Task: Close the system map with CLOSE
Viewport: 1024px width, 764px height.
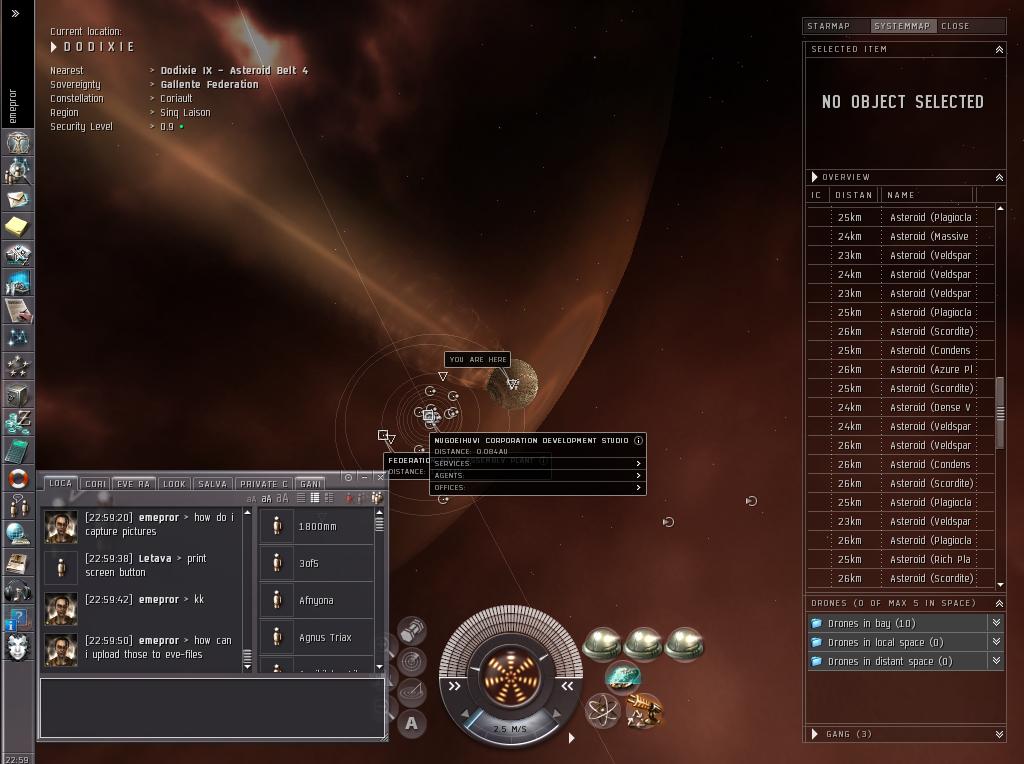Action: [955, 26]
